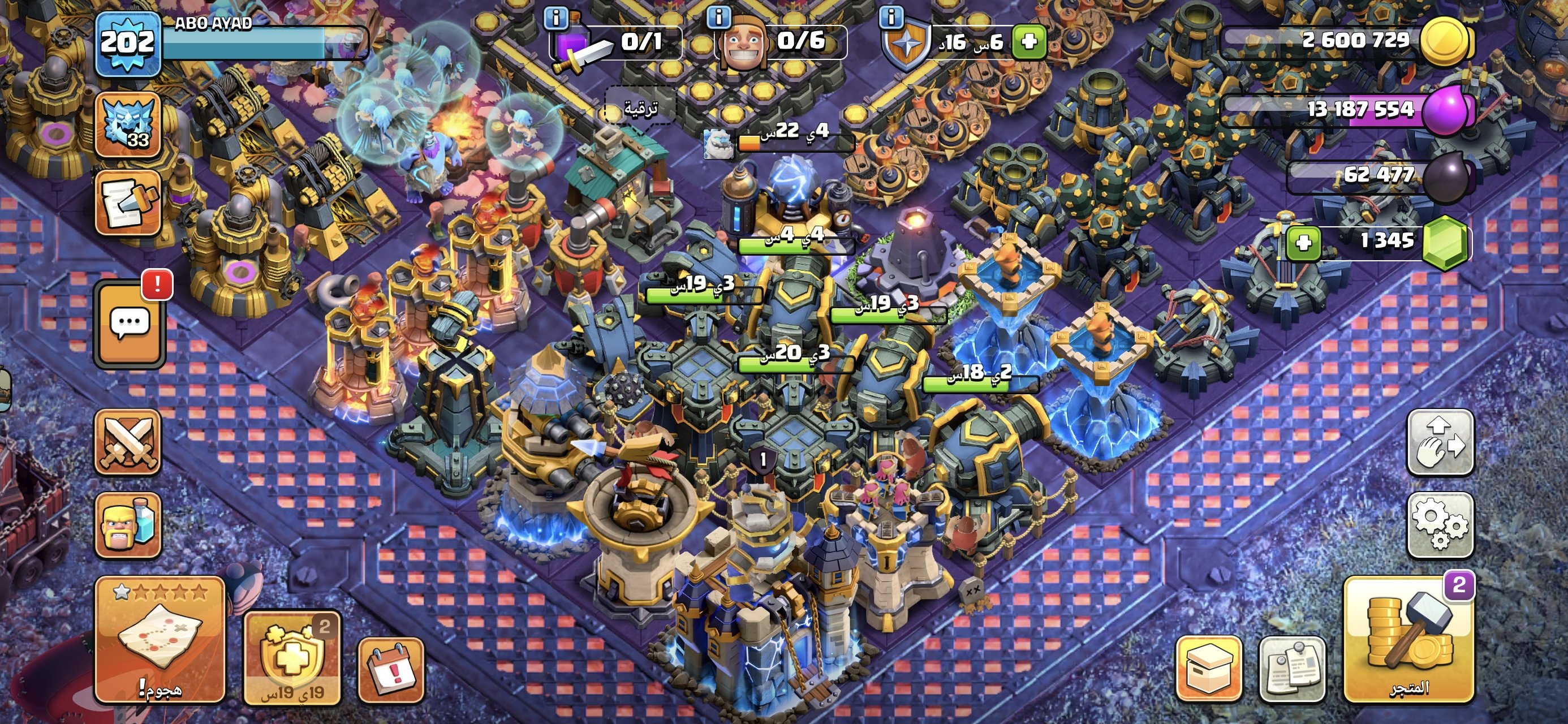The height and width of the screenshot is (724, 1568).
Task: Open the chat speech bubble button
Action: (x=129, y=324)
